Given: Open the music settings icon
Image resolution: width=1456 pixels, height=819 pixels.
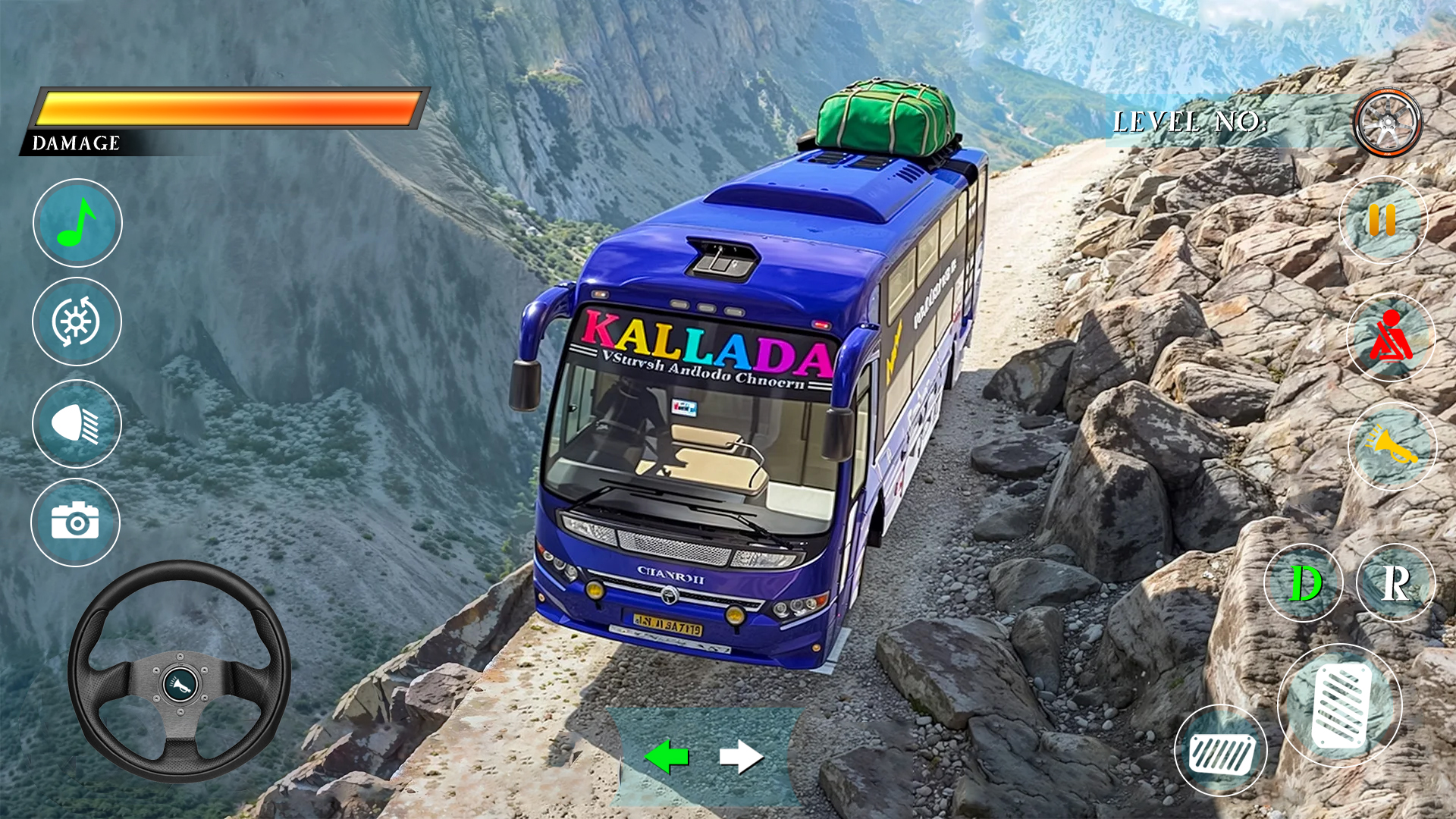Looking at the screenshot, I should coord(77,222).
